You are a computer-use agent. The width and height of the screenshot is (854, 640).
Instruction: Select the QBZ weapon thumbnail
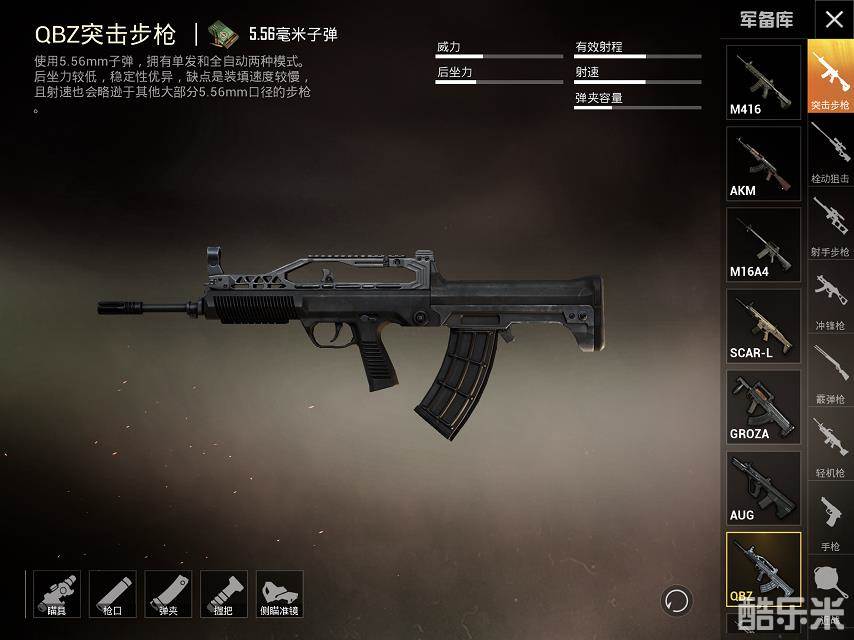pos(763,569)
